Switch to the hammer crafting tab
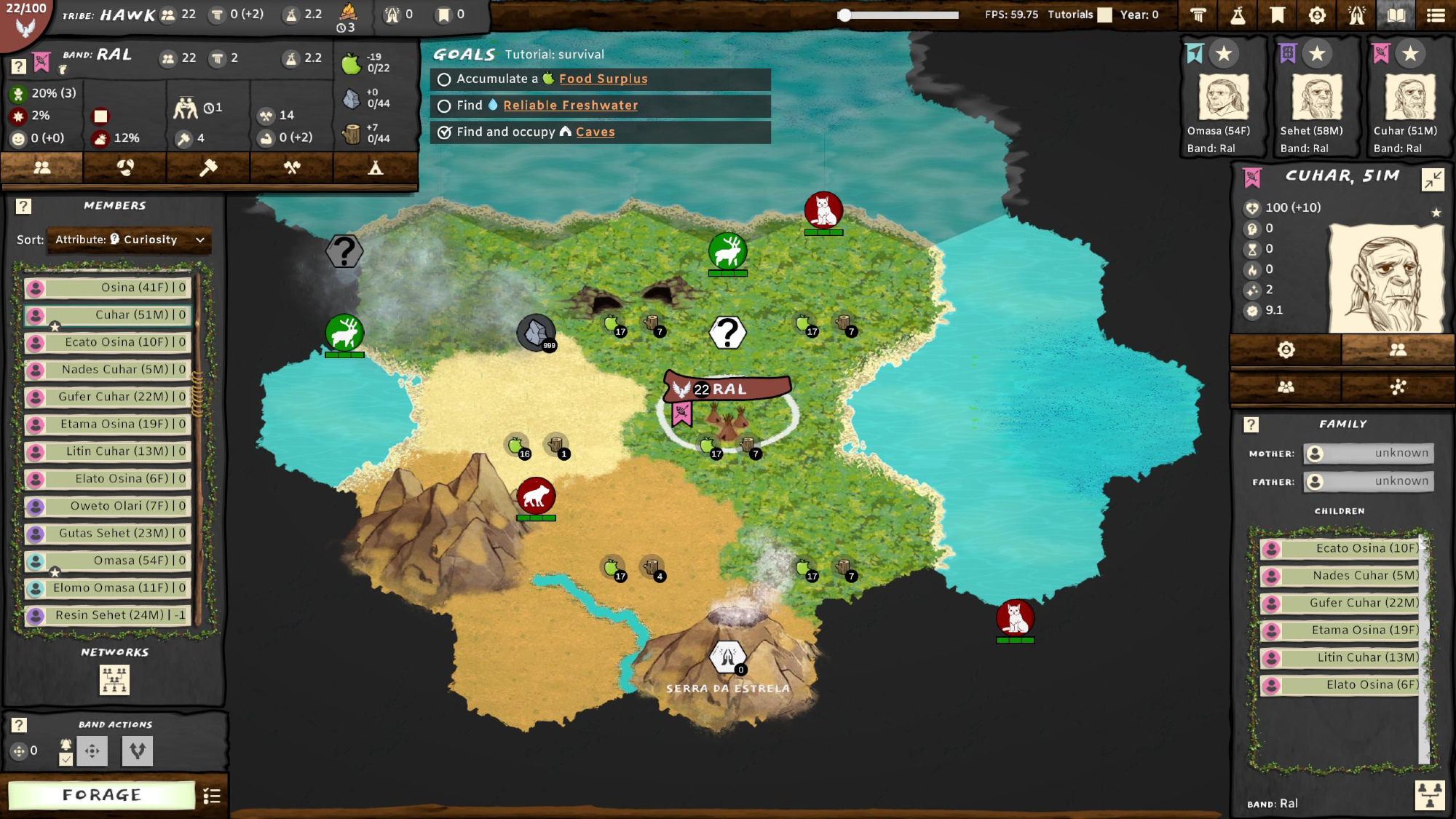 pyautogui.click(x=208, y=168)
